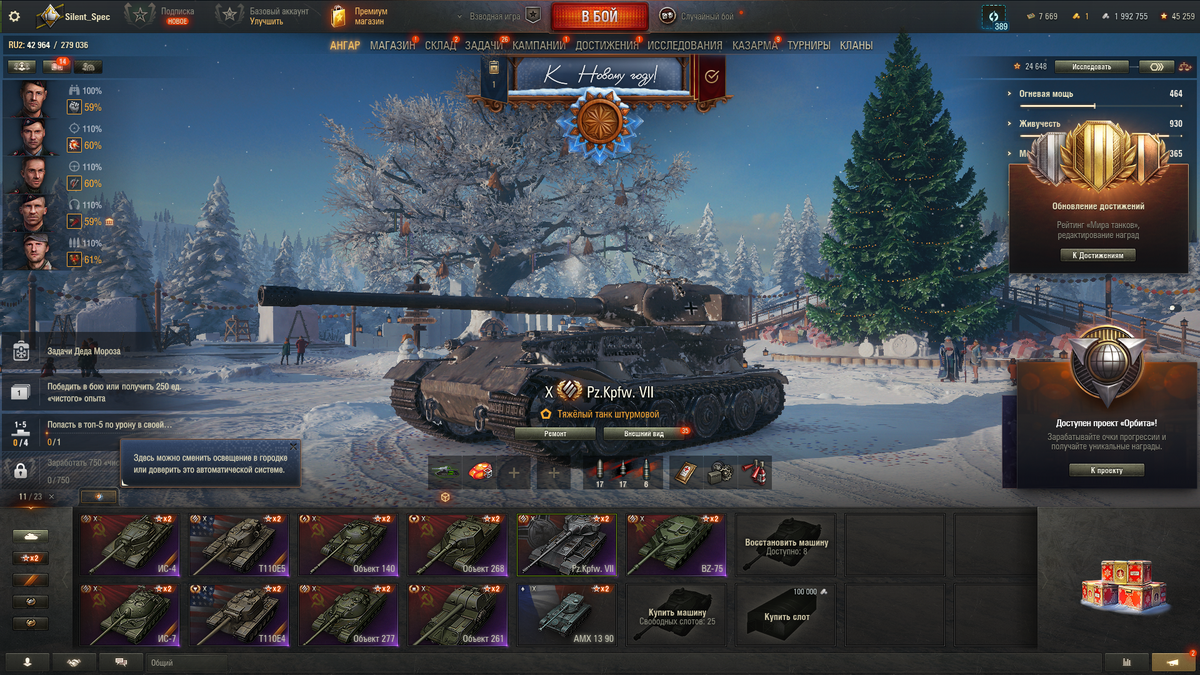Switch to the МАГАЗИН tab
1200x675 pixels.
click(x=392, y=45)
